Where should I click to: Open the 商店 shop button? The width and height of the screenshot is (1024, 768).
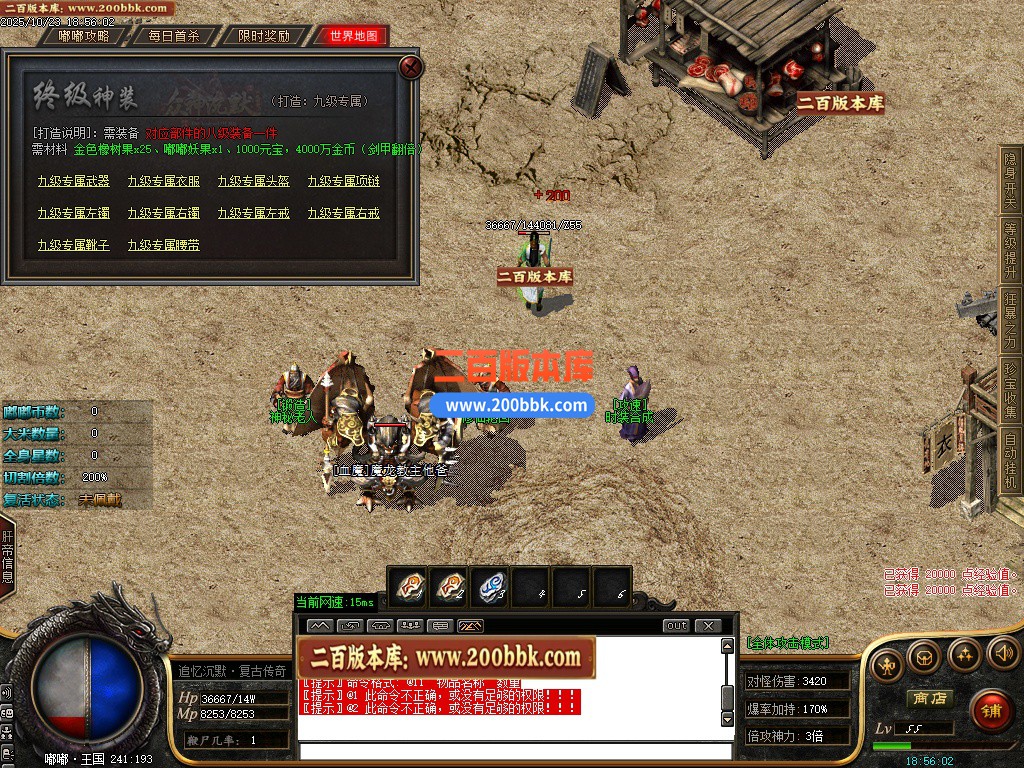coord(927,698)
